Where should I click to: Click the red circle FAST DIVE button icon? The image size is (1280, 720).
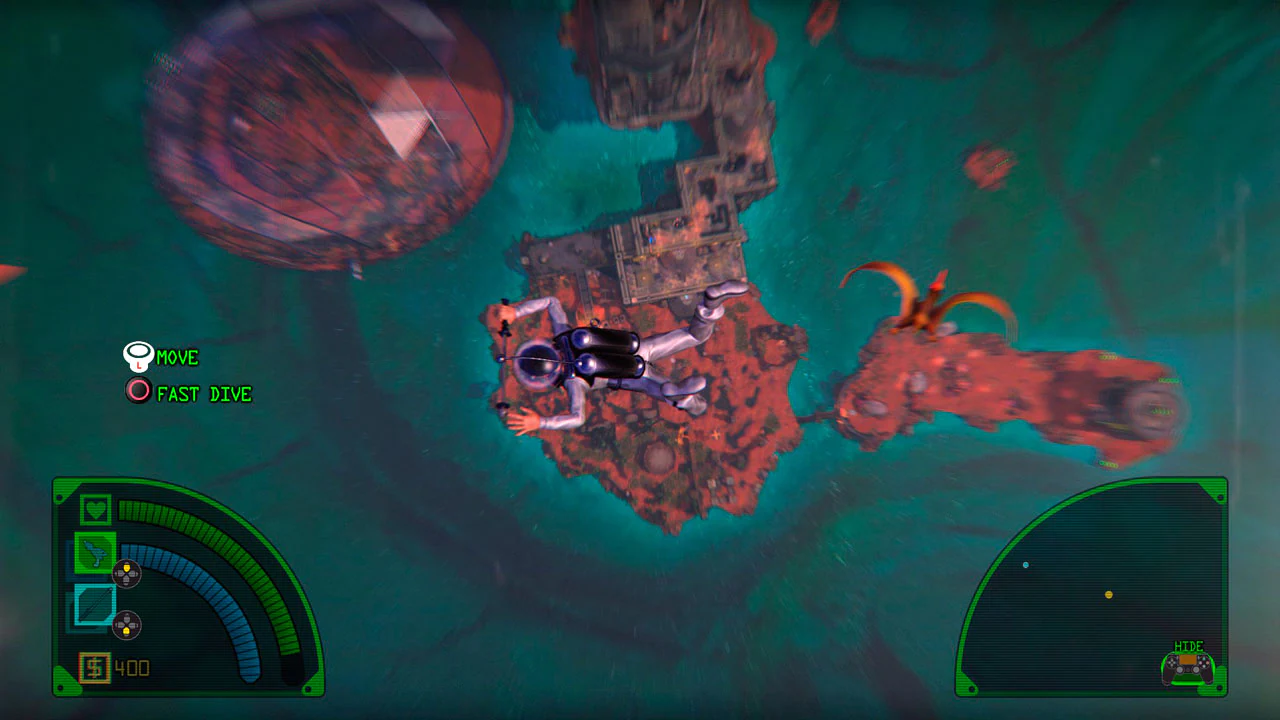pyautogui.click(x=137, y=391)
